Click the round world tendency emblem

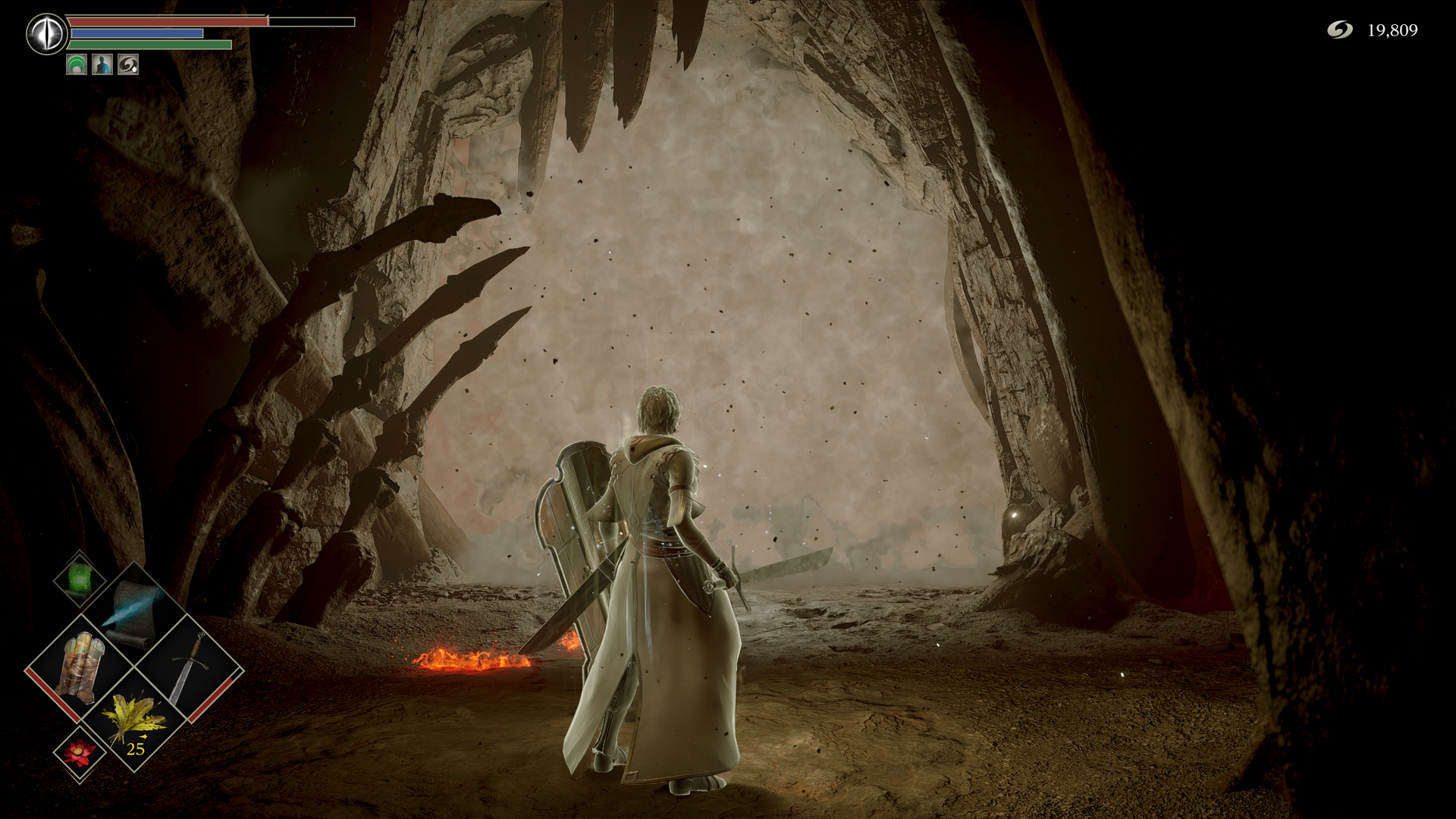coord(47,34)
